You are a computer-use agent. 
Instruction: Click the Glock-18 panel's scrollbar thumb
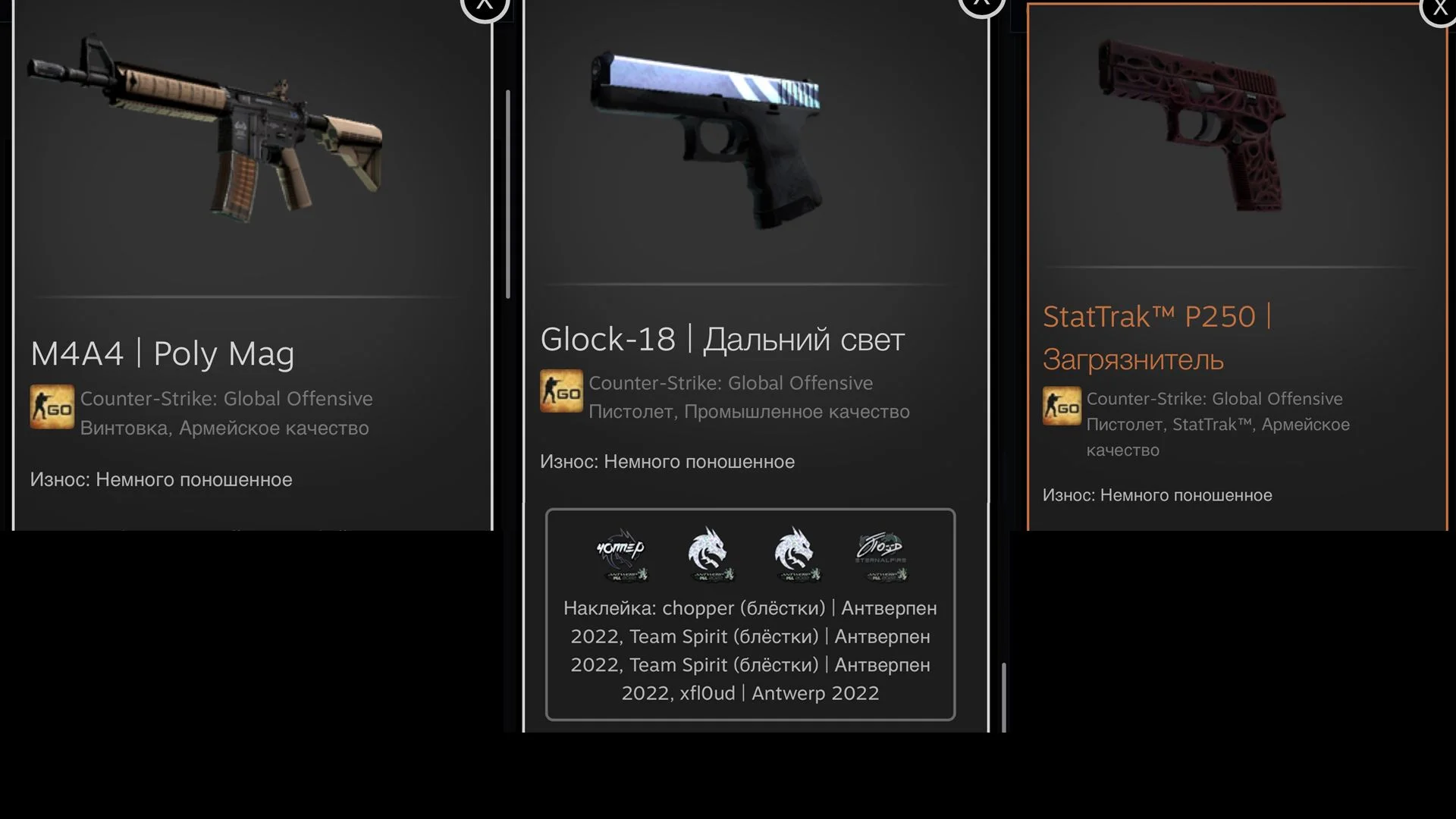1004,696
